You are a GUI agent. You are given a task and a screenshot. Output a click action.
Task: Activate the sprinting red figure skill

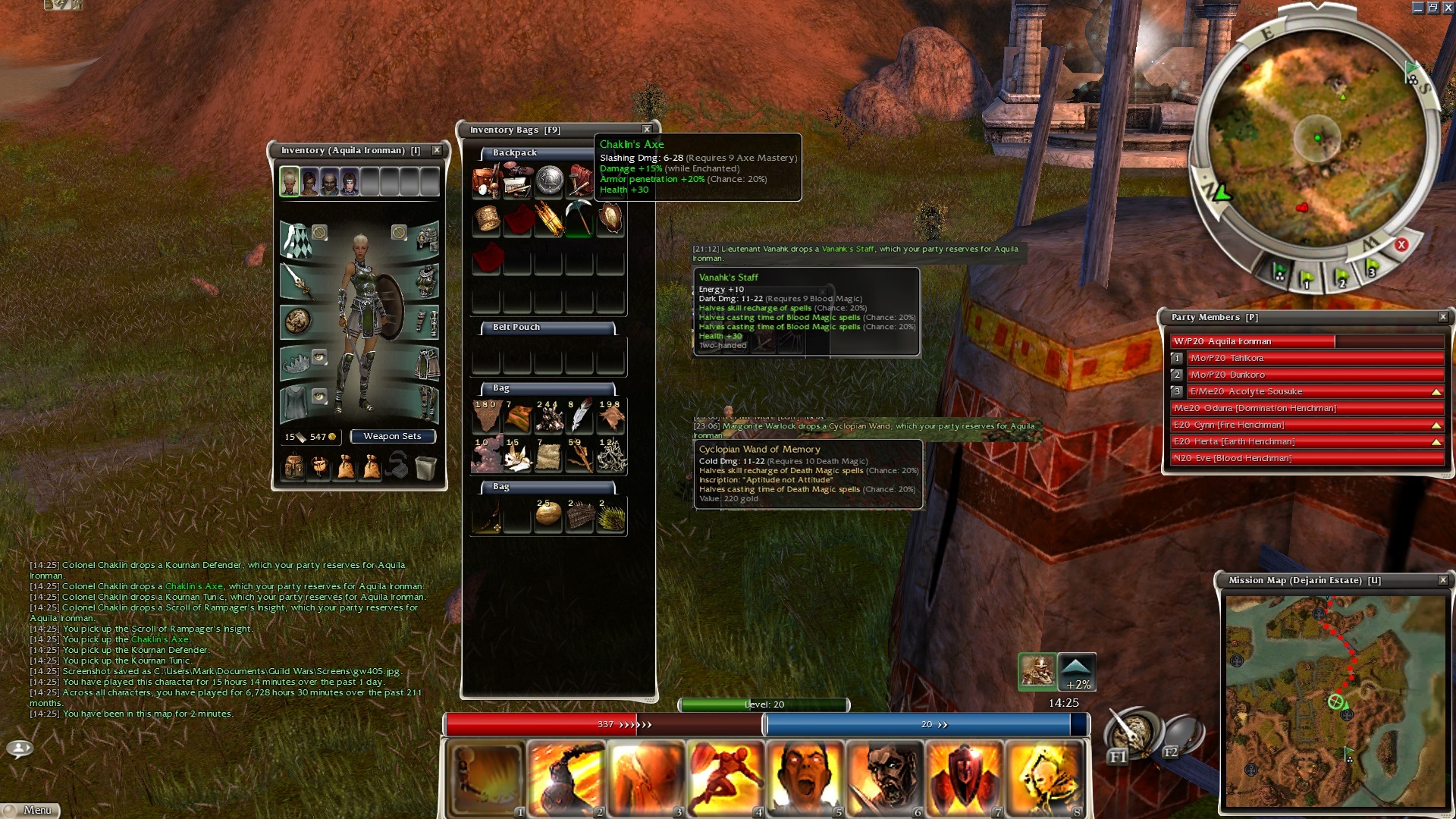click(x=724, y=778)
